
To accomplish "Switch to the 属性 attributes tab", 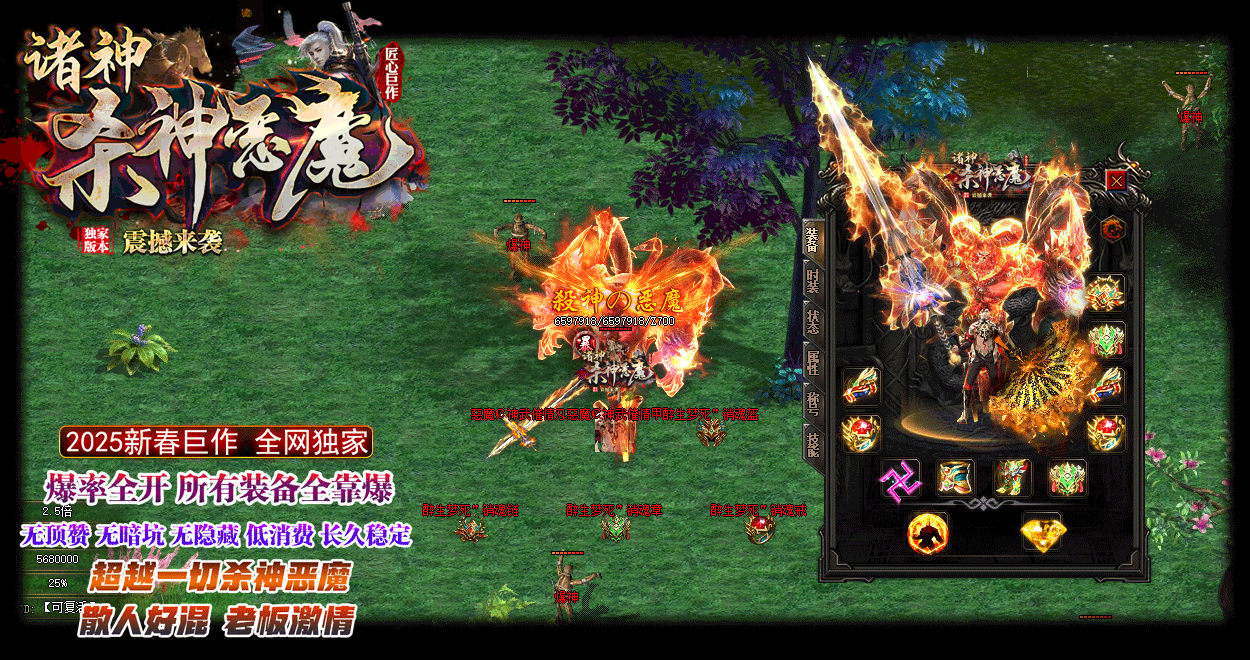I will coord(812,362).
